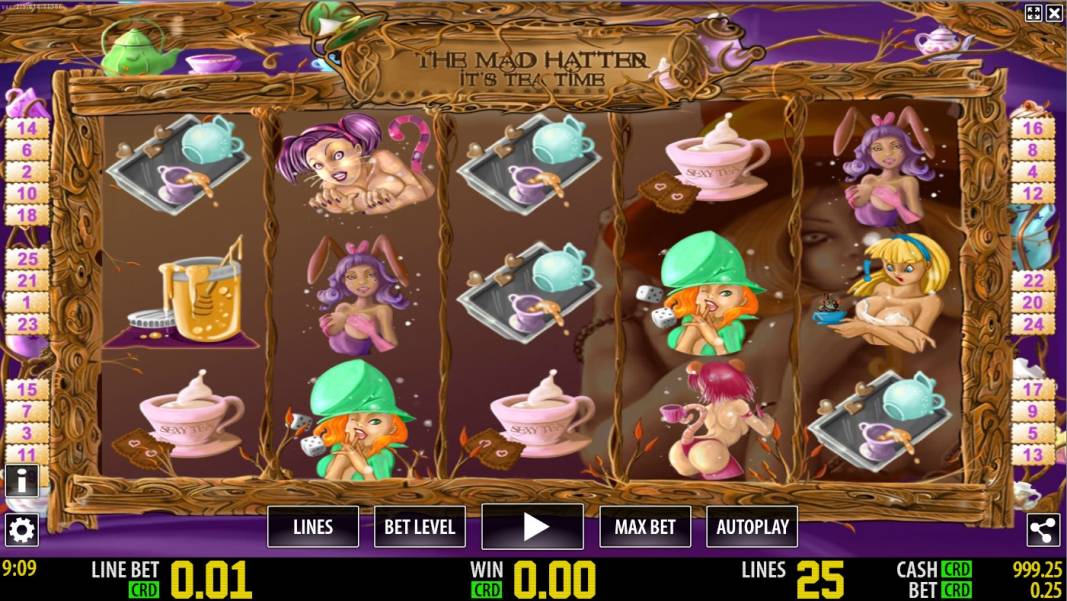Show payline 15 marker
Screen dimensions: 1067x601
point(27,389)
